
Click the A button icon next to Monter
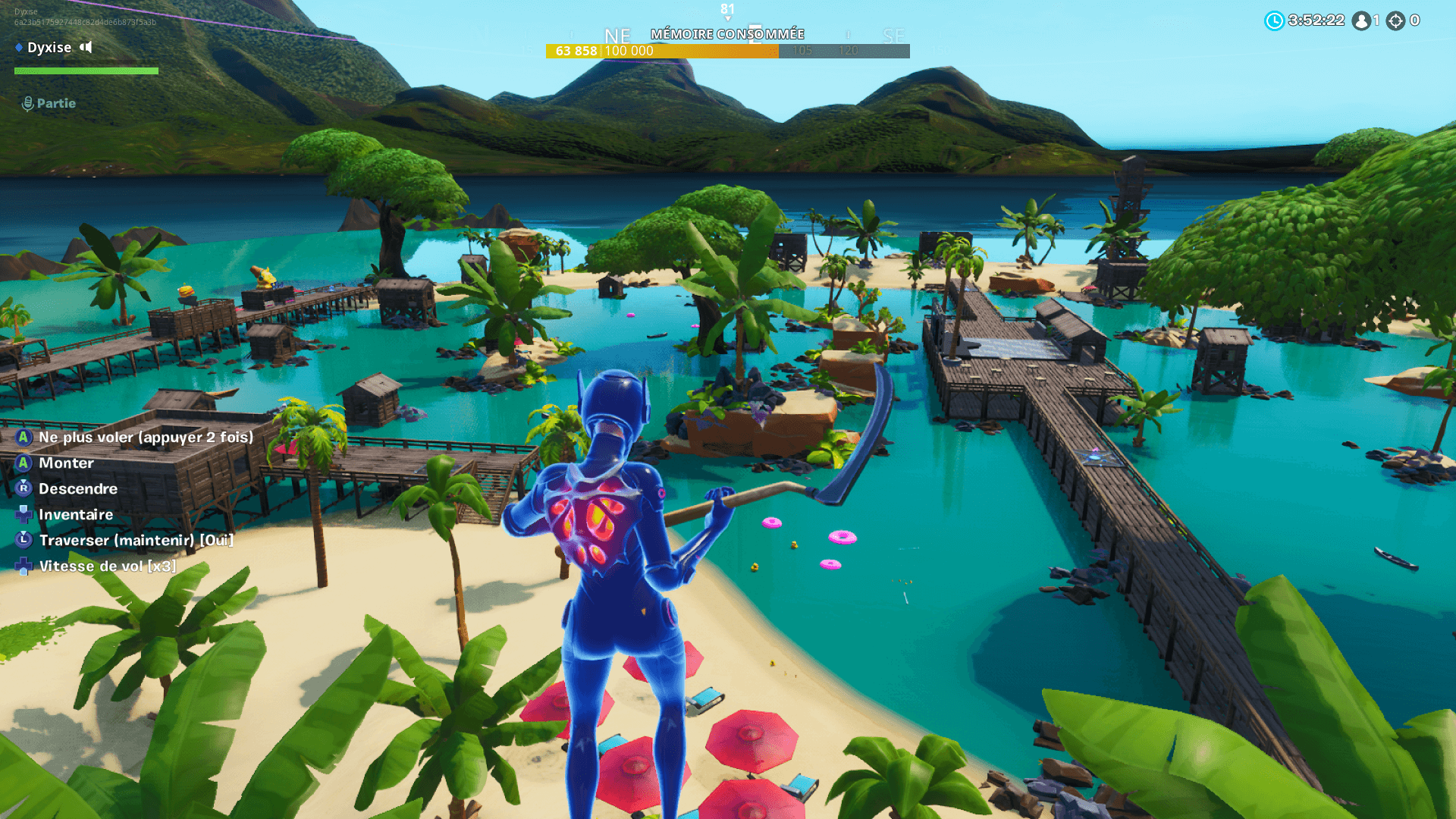(x=22, y=463)
